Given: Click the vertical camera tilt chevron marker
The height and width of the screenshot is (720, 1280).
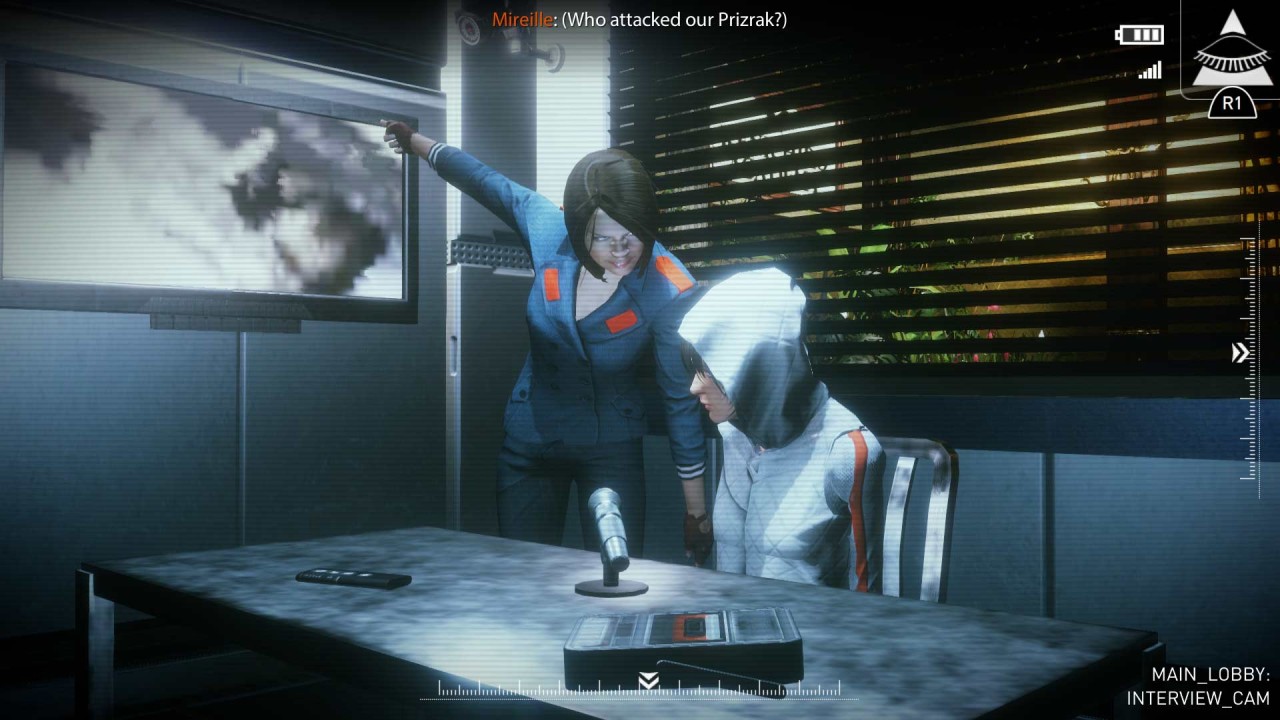Looking at the screenshot, I should [1240, 352].
